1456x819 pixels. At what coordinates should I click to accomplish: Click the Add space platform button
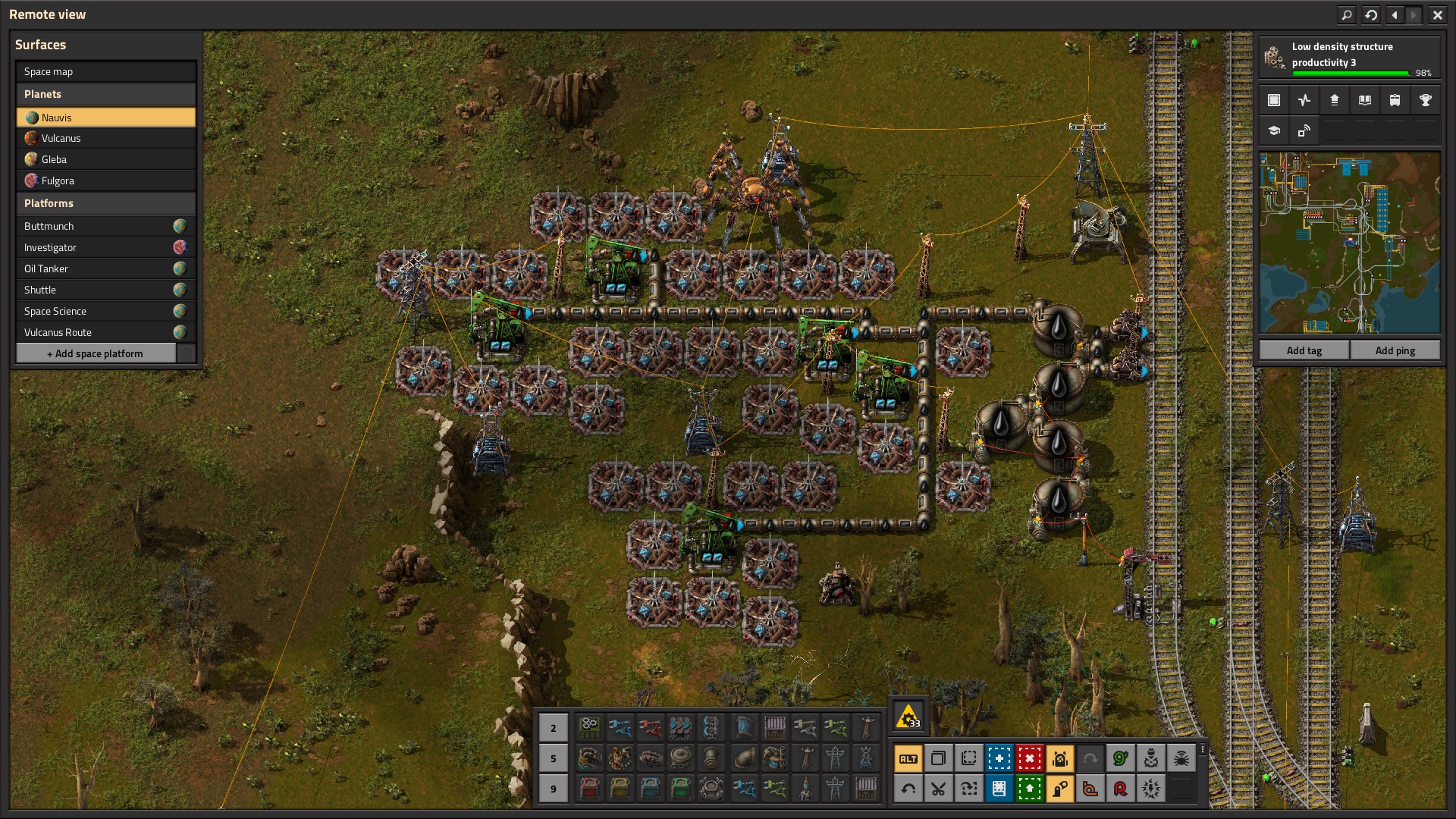(96, 353)
